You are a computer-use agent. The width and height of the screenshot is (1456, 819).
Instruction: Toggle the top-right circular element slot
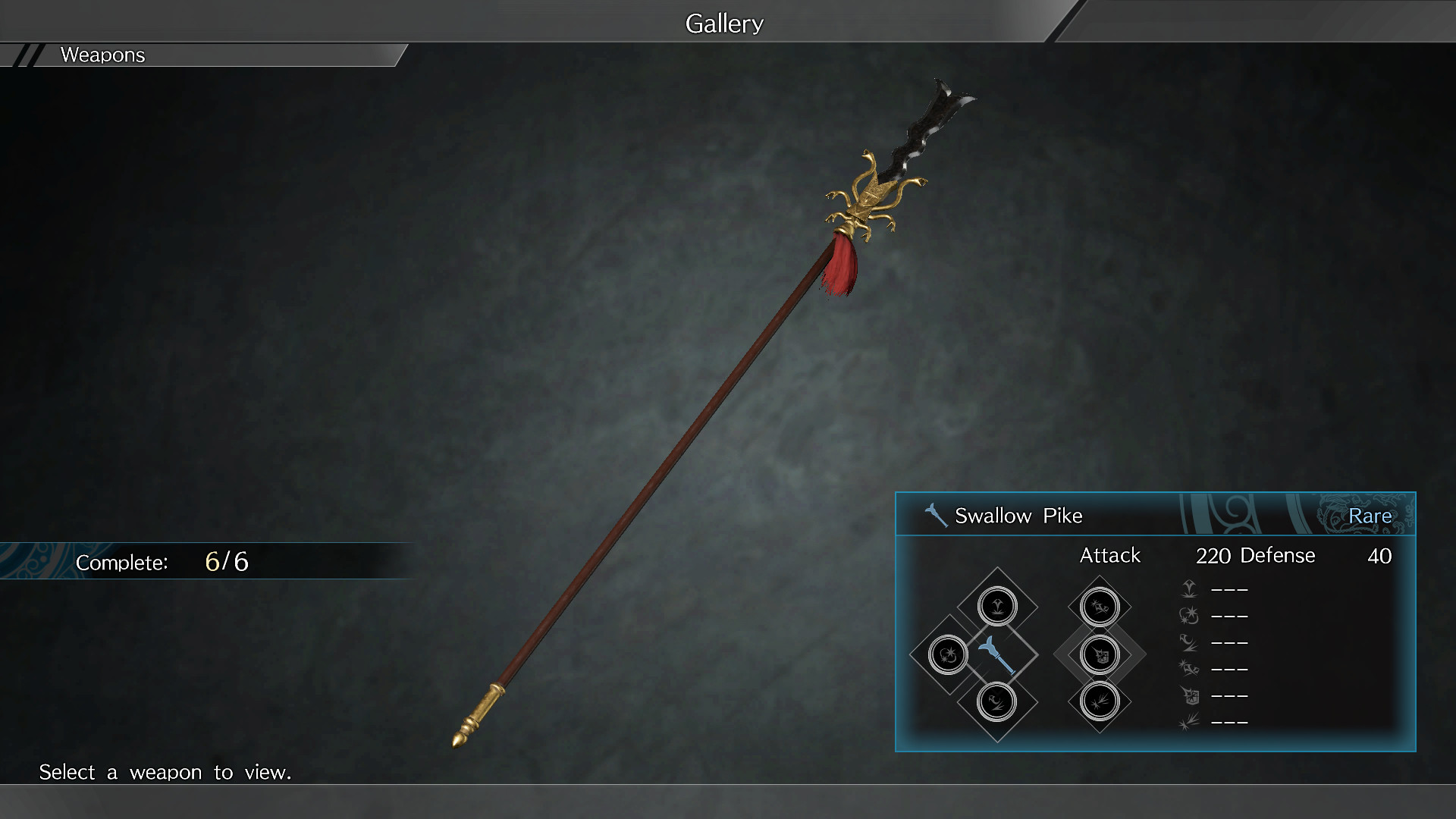pyautogui.click(x=1099, y=607)
